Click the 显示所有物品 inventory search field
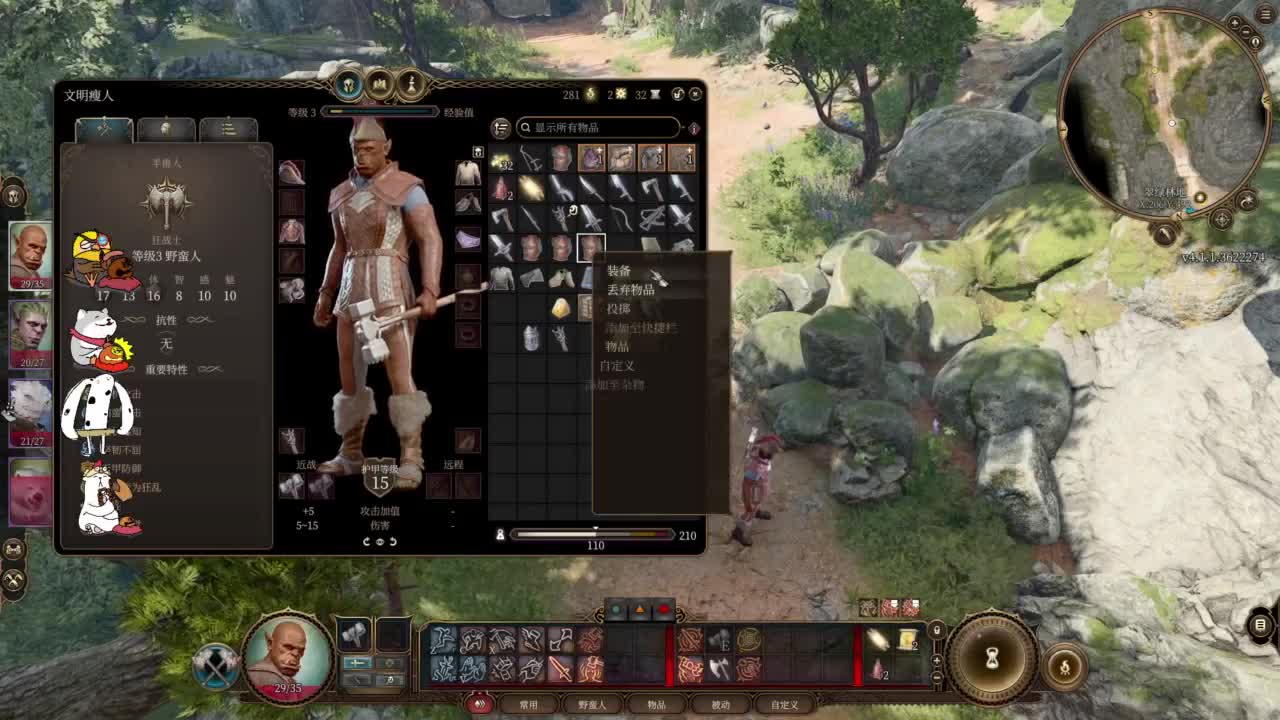The height and width of the screenshot is (720, 1280). [598, 128]
